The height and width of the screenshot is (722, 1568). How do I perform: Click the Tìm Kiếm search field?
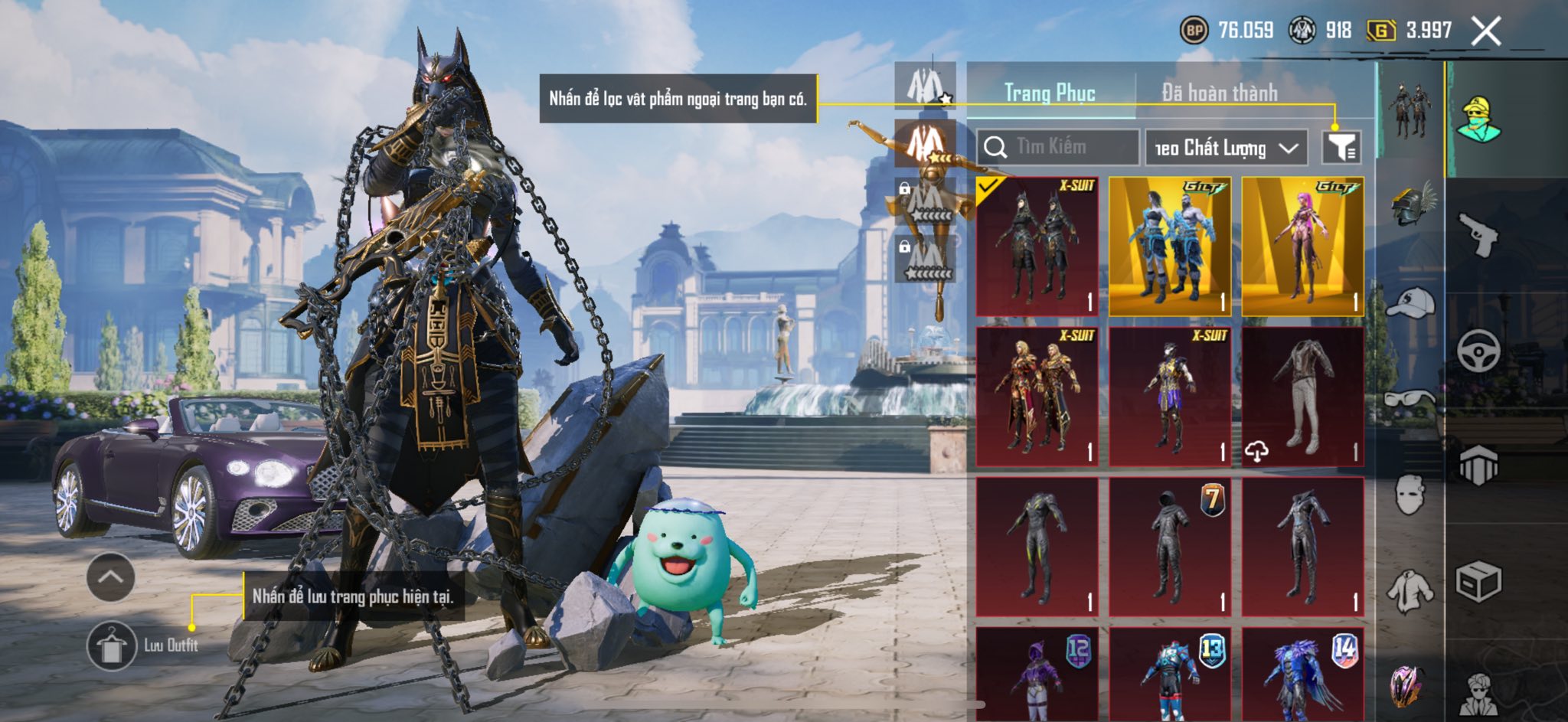(x=1058, y=146)
